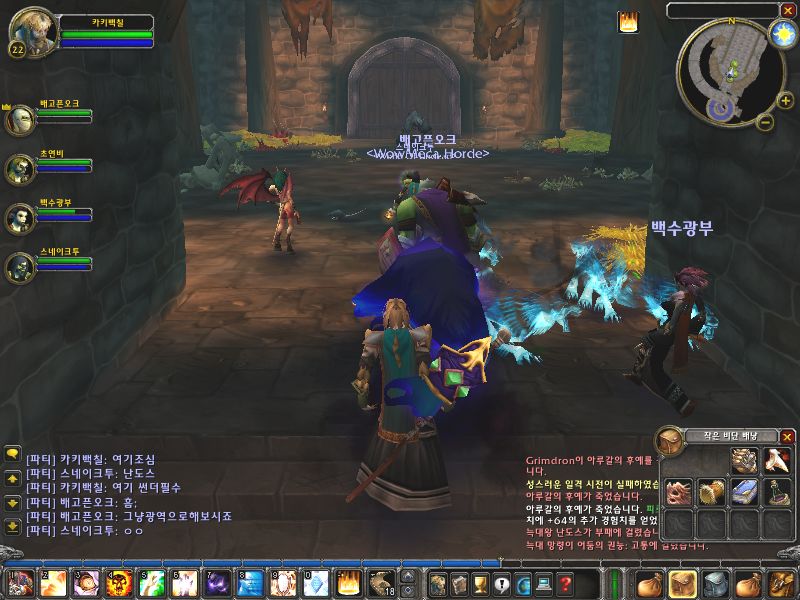
Task: Select party member 초연비 portrait
Action: click(x=20, y=169)
